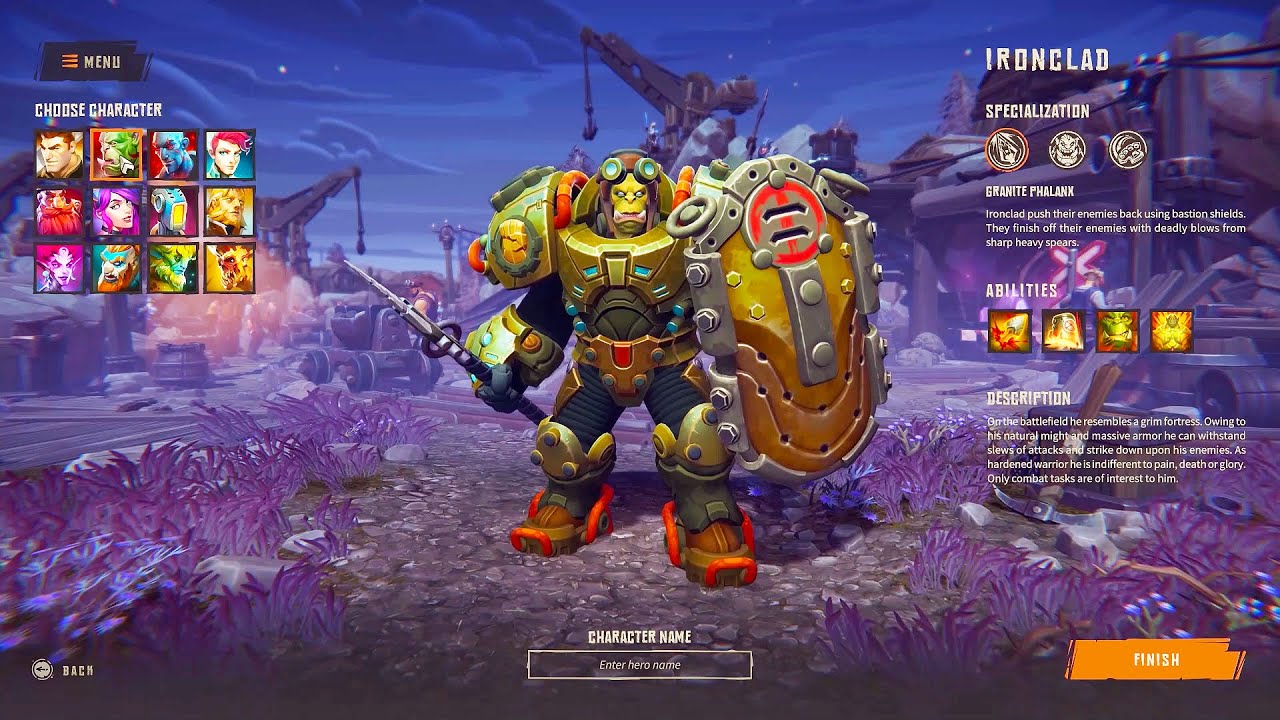Pick the green furry beast portrait
Screen dimensions: 1280x720
173,268
